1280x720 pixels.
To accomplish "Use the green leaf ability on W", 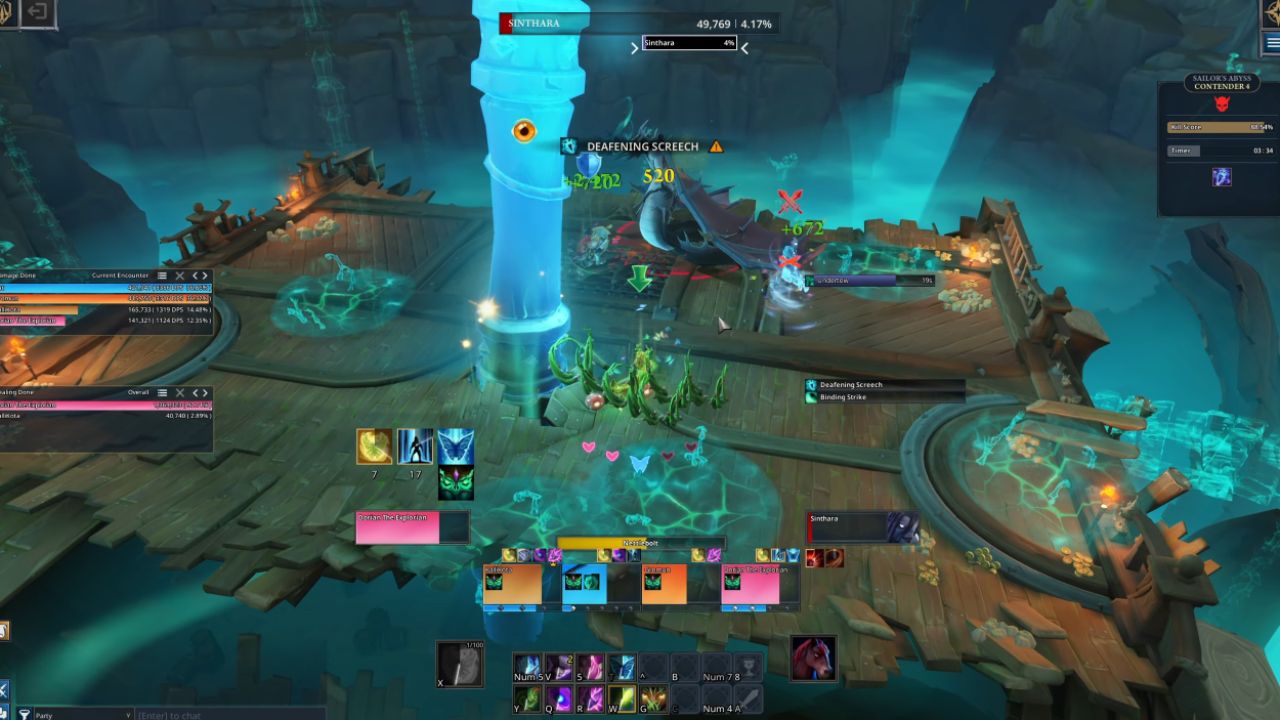I will 622,697.
